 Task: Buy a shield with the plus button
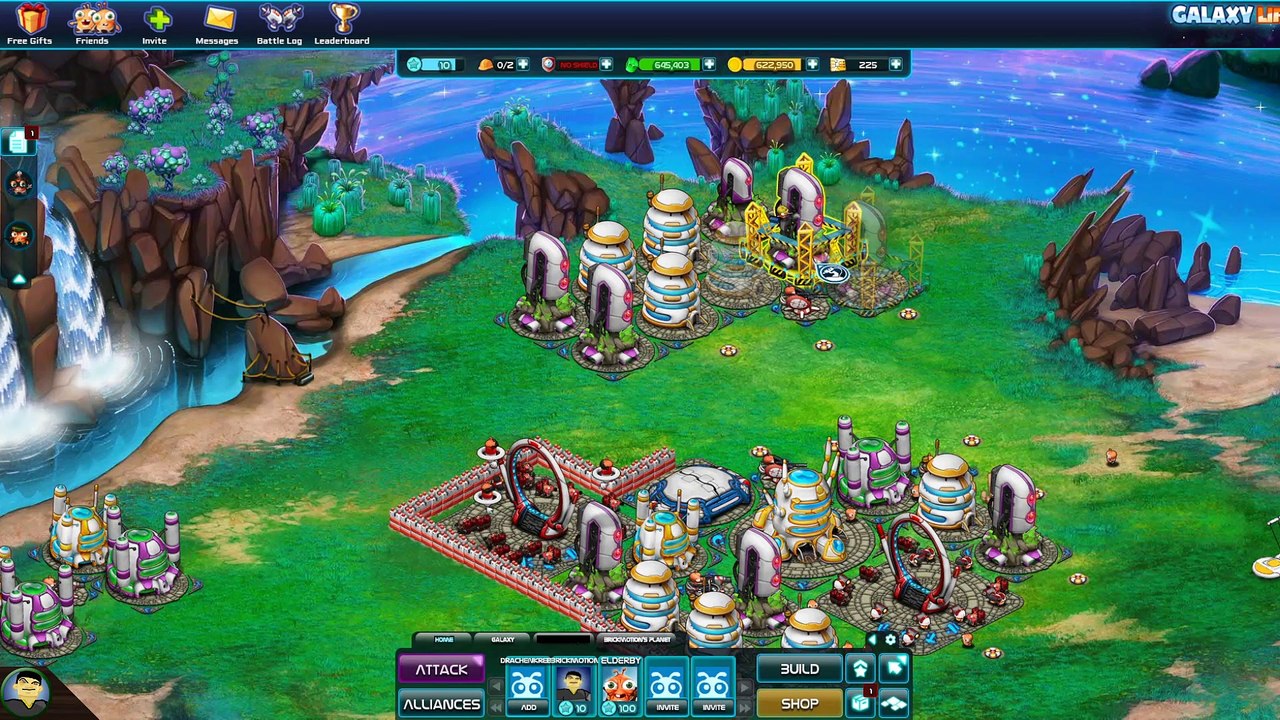(606, 65)
